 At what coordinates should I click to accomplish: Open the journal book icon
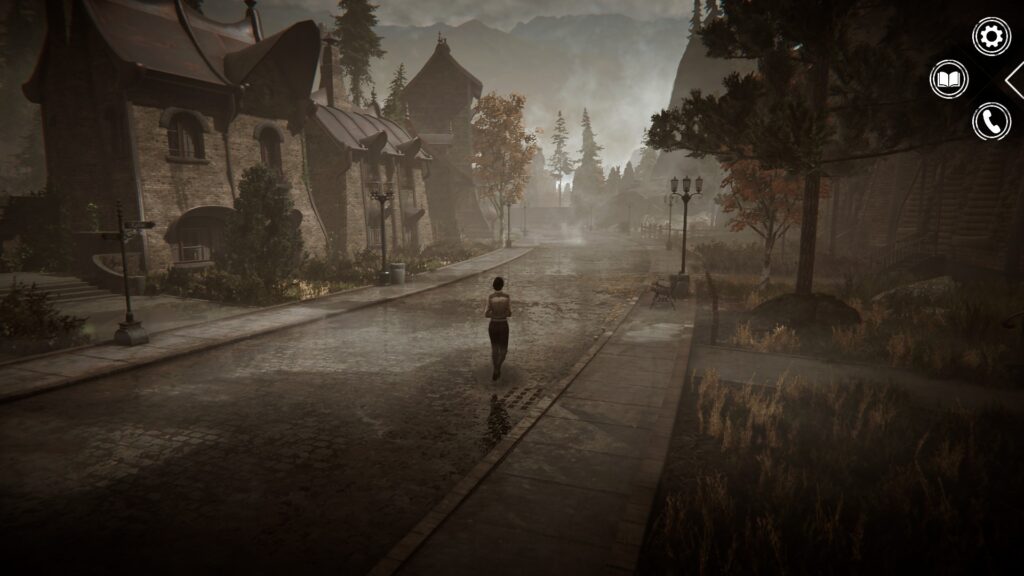coord(948,79)
